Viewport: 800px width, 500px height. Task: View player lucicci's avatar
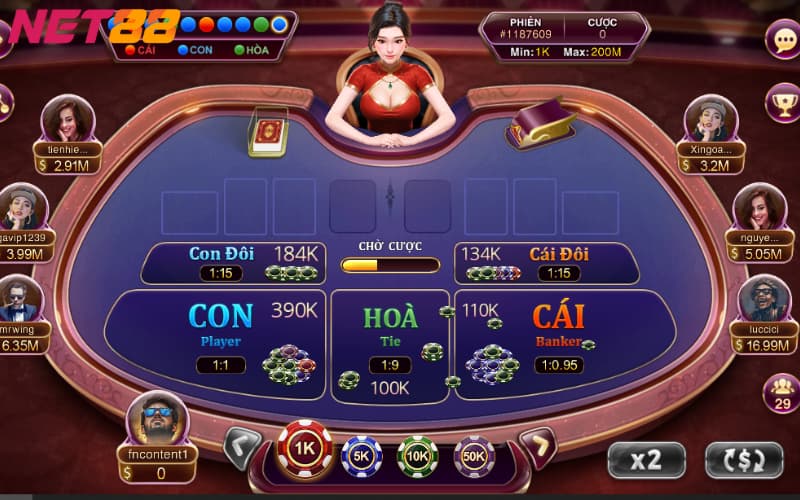764,299
